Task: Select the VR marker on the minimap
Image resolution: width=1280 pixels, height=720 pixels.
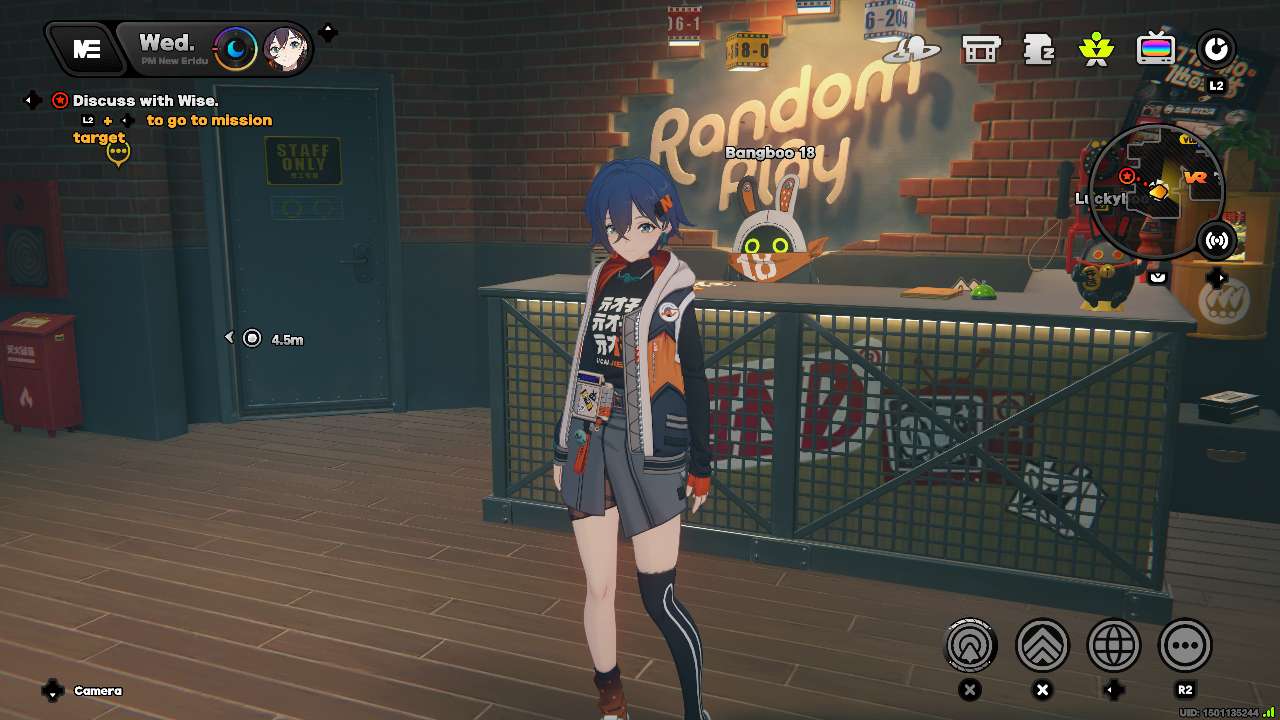Action: [x=1195, y=177]
